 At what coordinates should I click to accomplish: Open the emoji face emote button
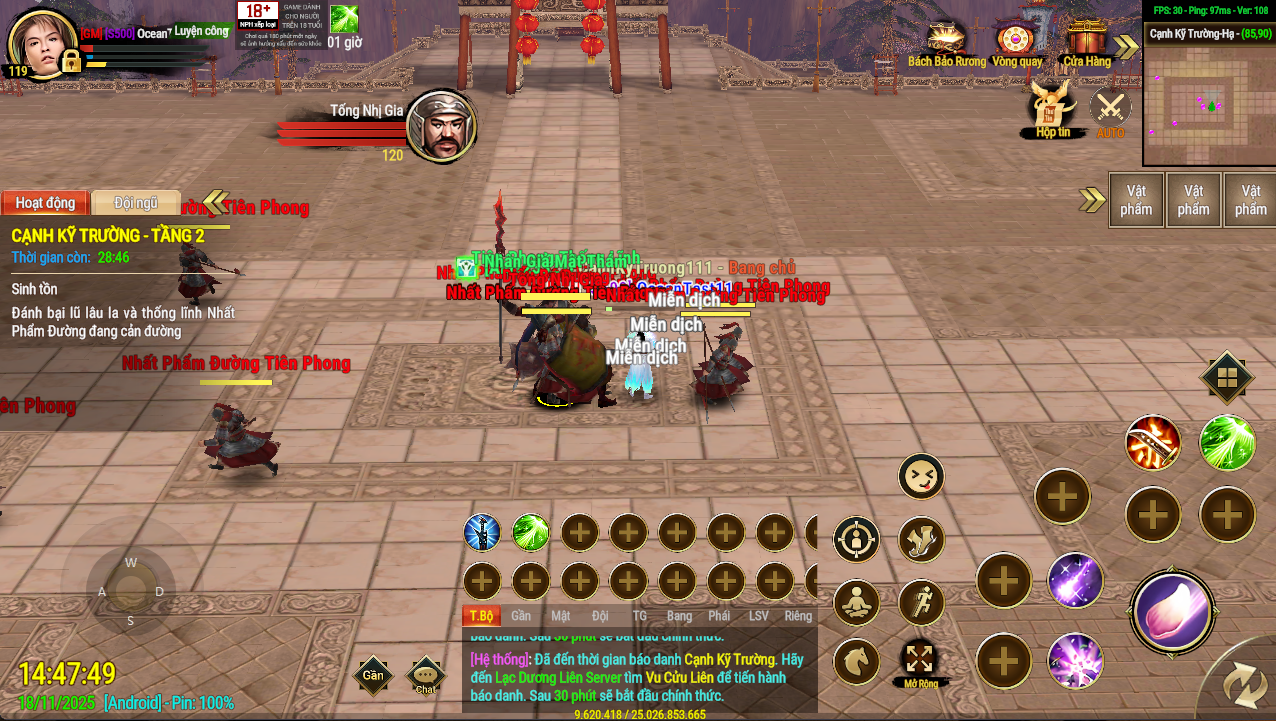click(921, 476)
